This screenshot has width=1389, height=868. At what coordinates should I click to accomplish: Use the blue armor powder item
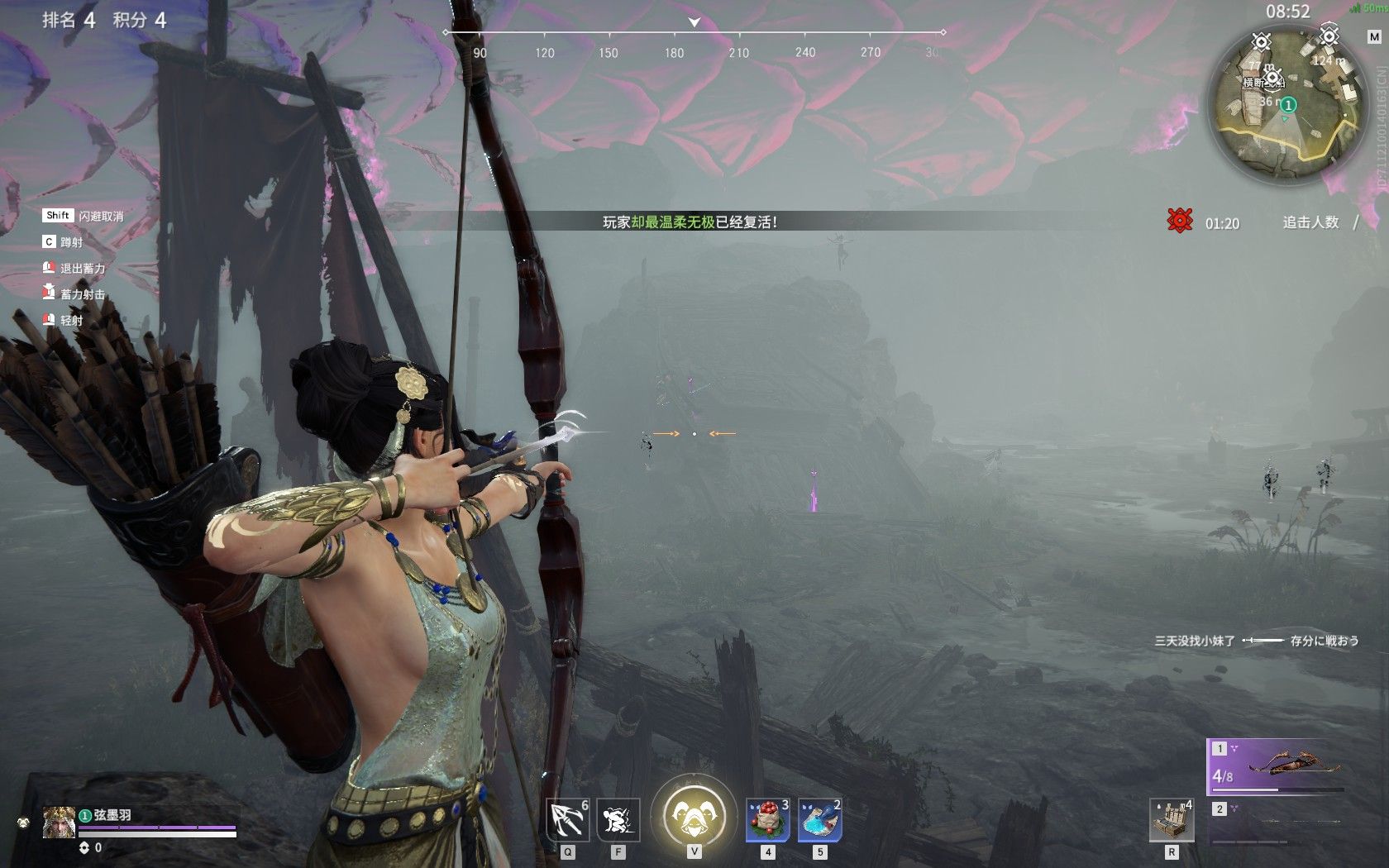pos(819,820)
